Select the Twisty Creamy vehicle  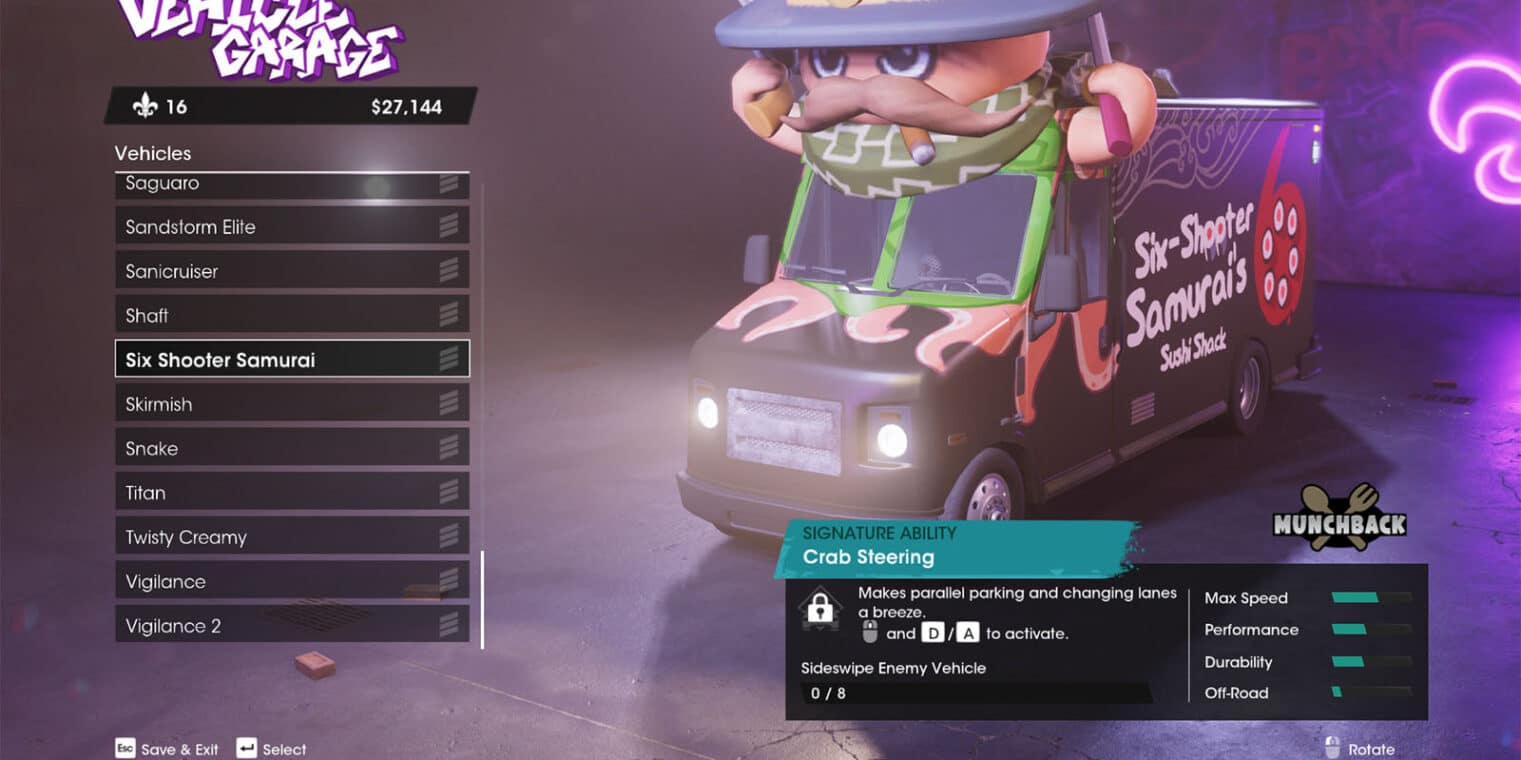(x=291, y=537)
